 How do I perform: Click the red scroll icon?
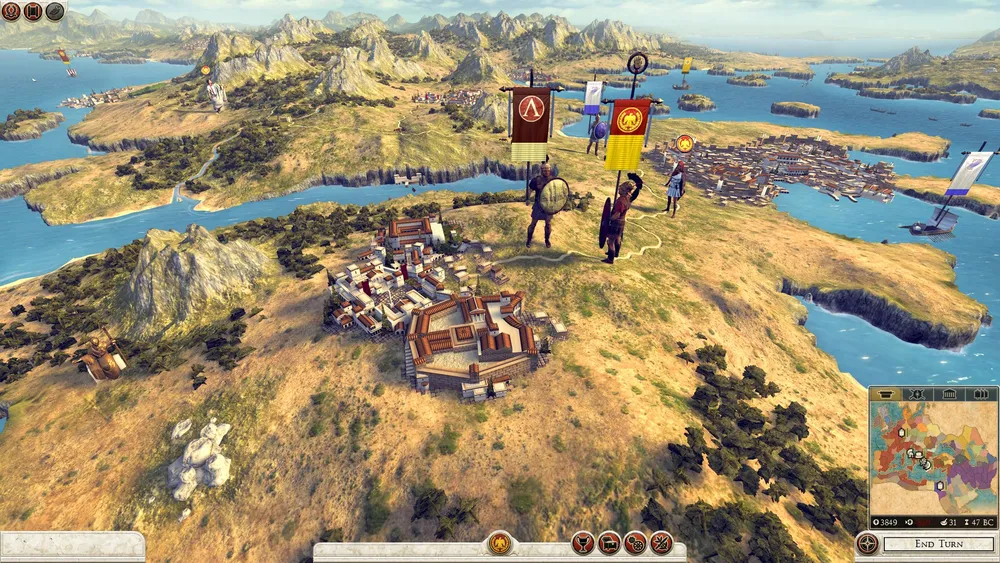pyautogui.click(x=33, y=12)
